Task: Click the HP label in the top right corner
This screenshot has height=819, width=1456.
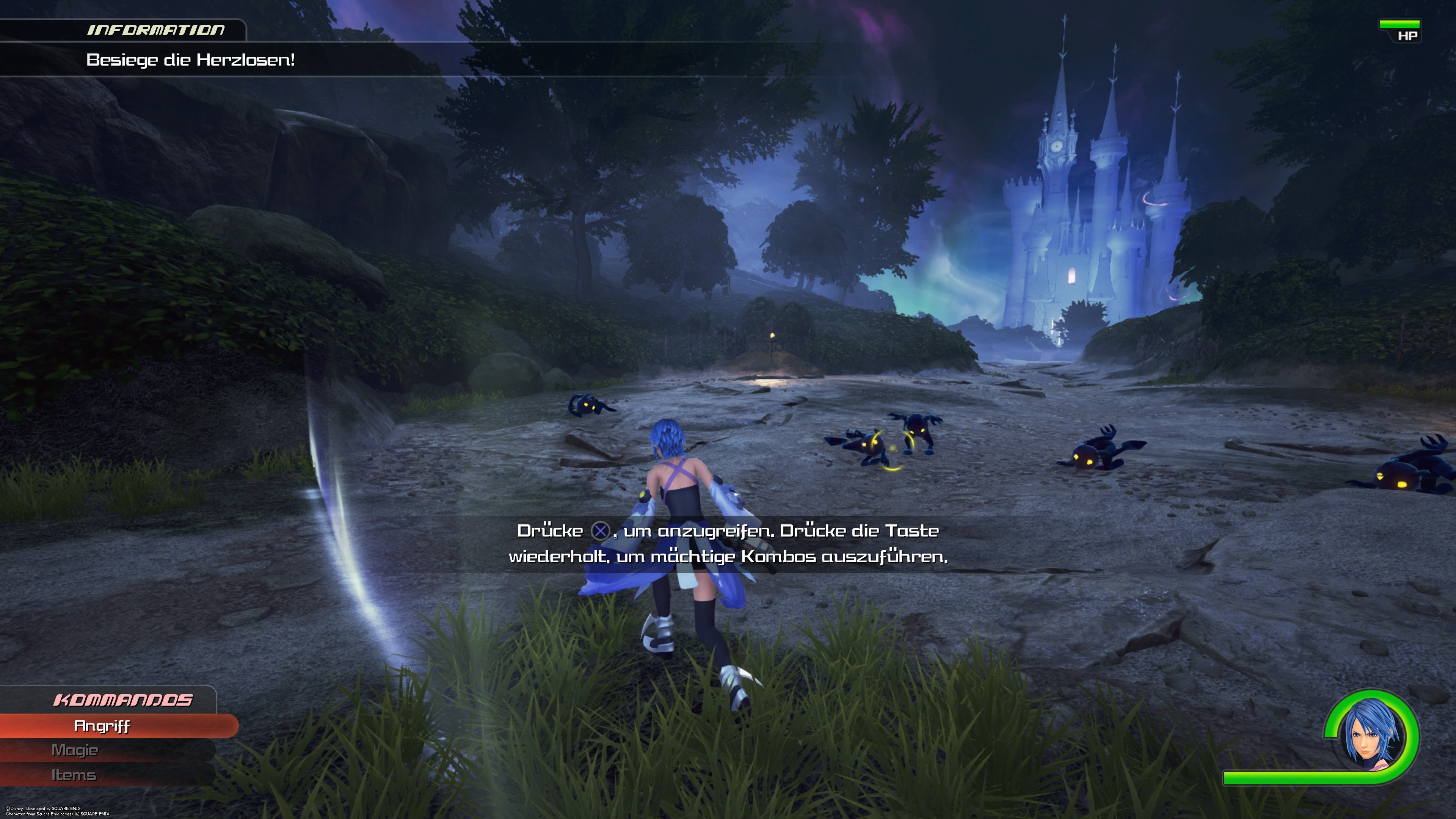Action: tap(1407, 36)
